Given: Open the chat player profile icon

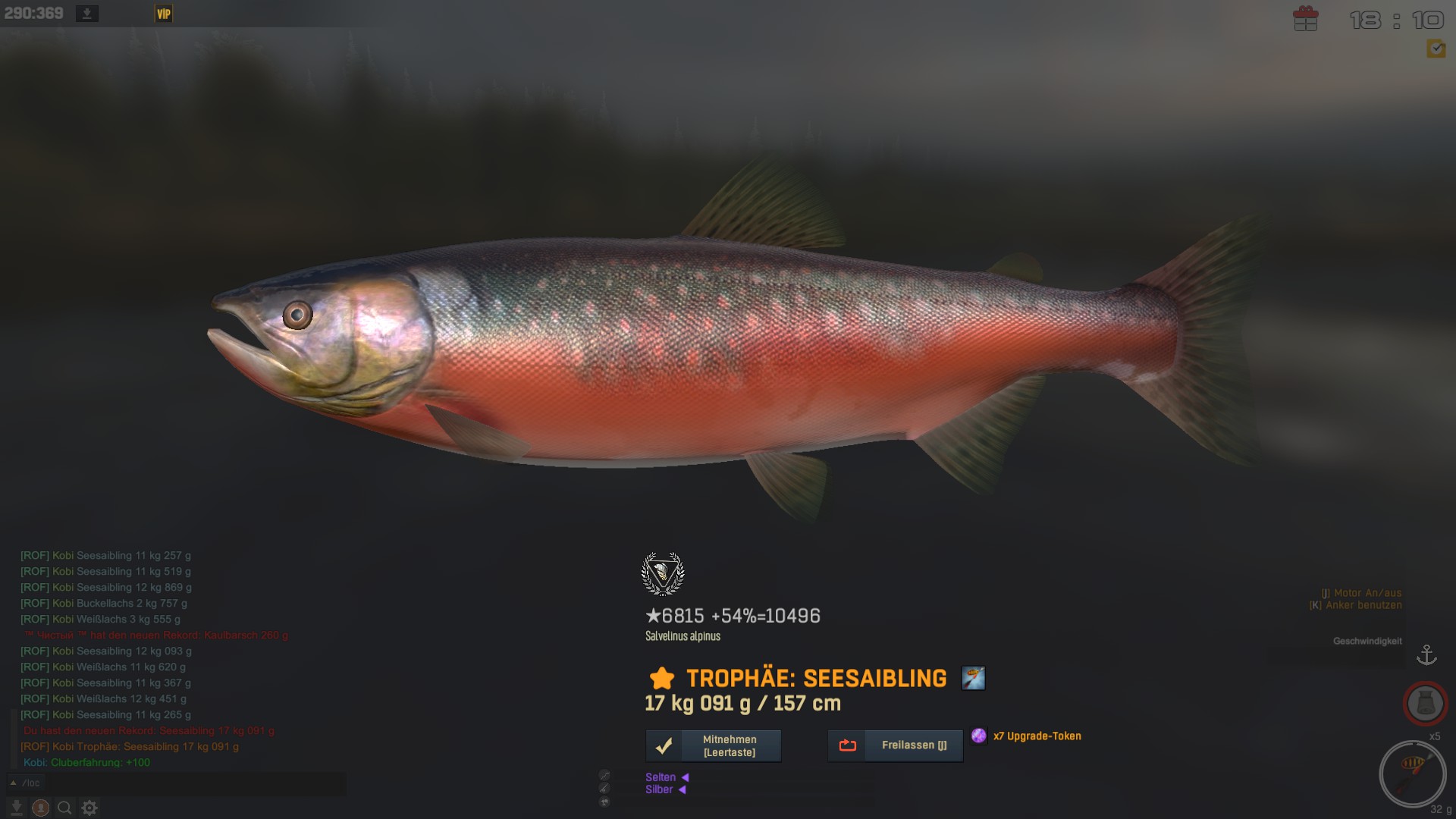Looking at the screenshot, I should point(41,808).
